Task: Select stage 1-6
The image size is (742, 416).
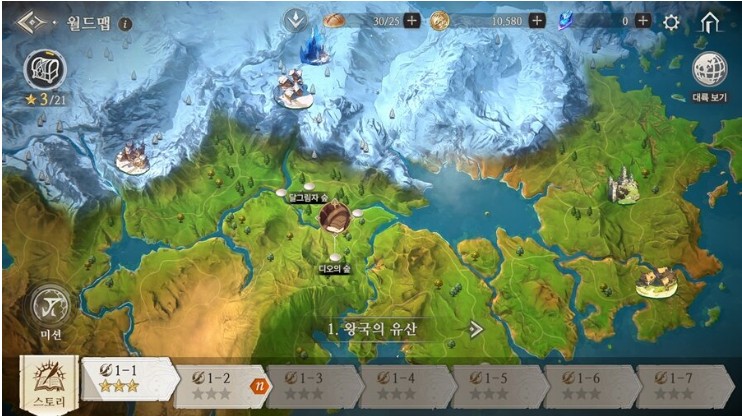Action: point(587,386)
